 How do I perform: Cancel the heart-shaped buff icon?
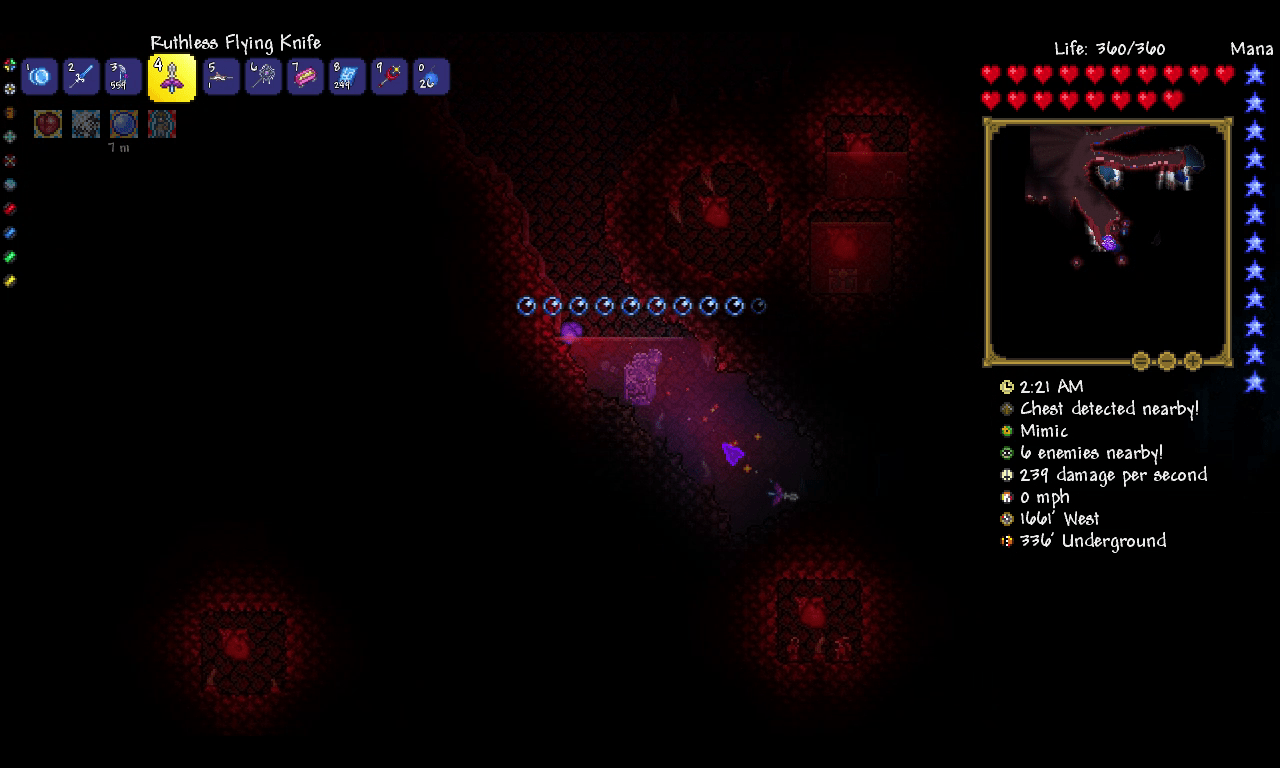47,123
